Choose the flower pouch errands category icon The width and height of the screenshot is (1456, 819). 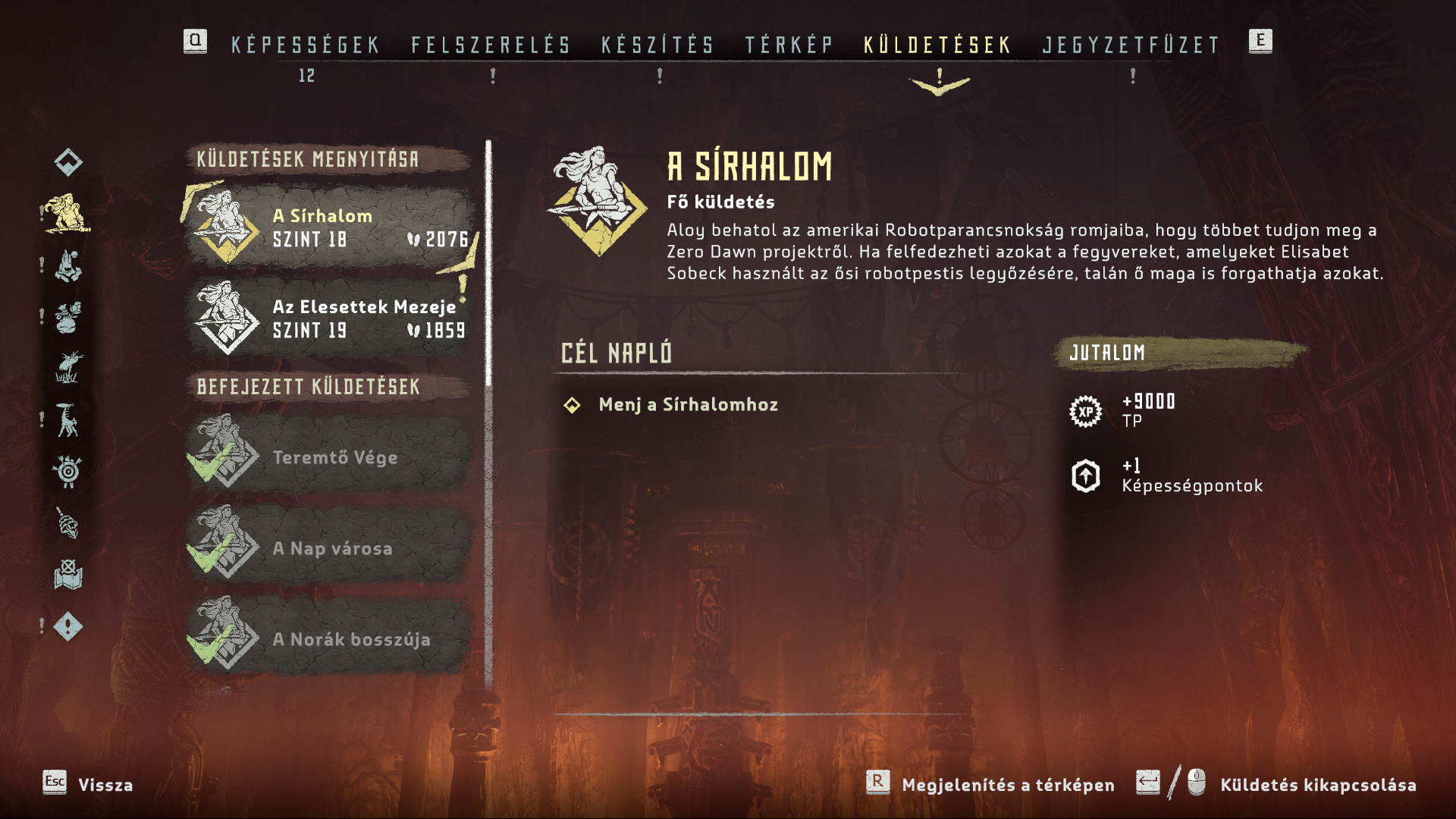(x=67, y=317)
